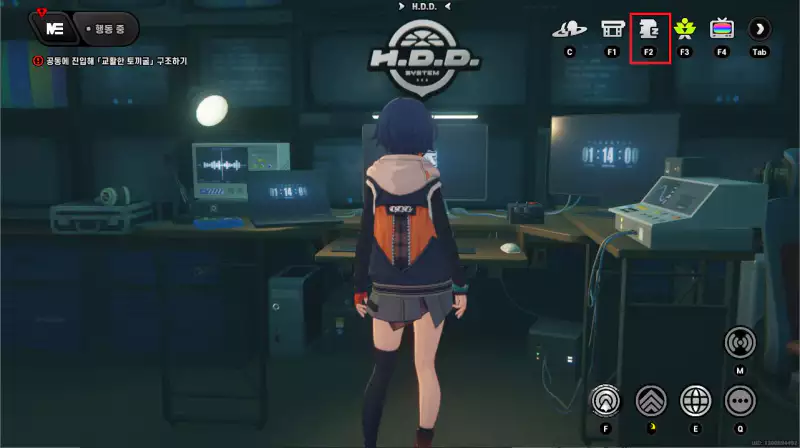Open the three-dots more options button
Viewport: 800px width, 448px height.
[740, 400]
